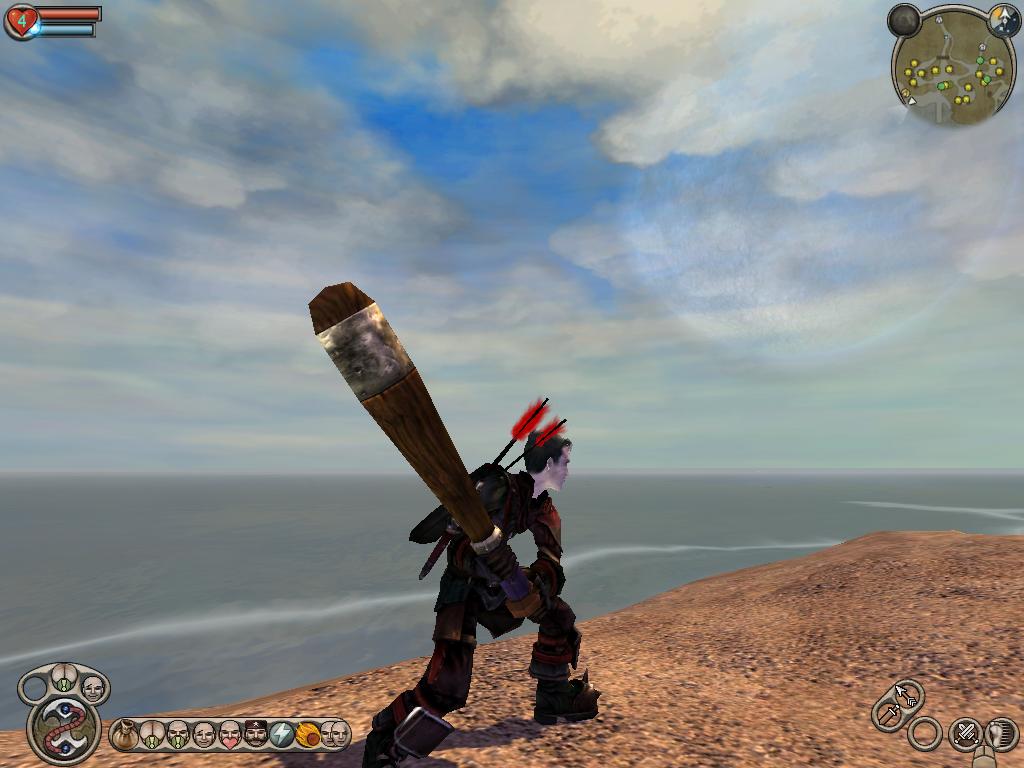The width and height of the screenshot is (1024, 768).
Task: Select the two-faces expression icon
Action: pyautogui.click(x=334, y=735)
